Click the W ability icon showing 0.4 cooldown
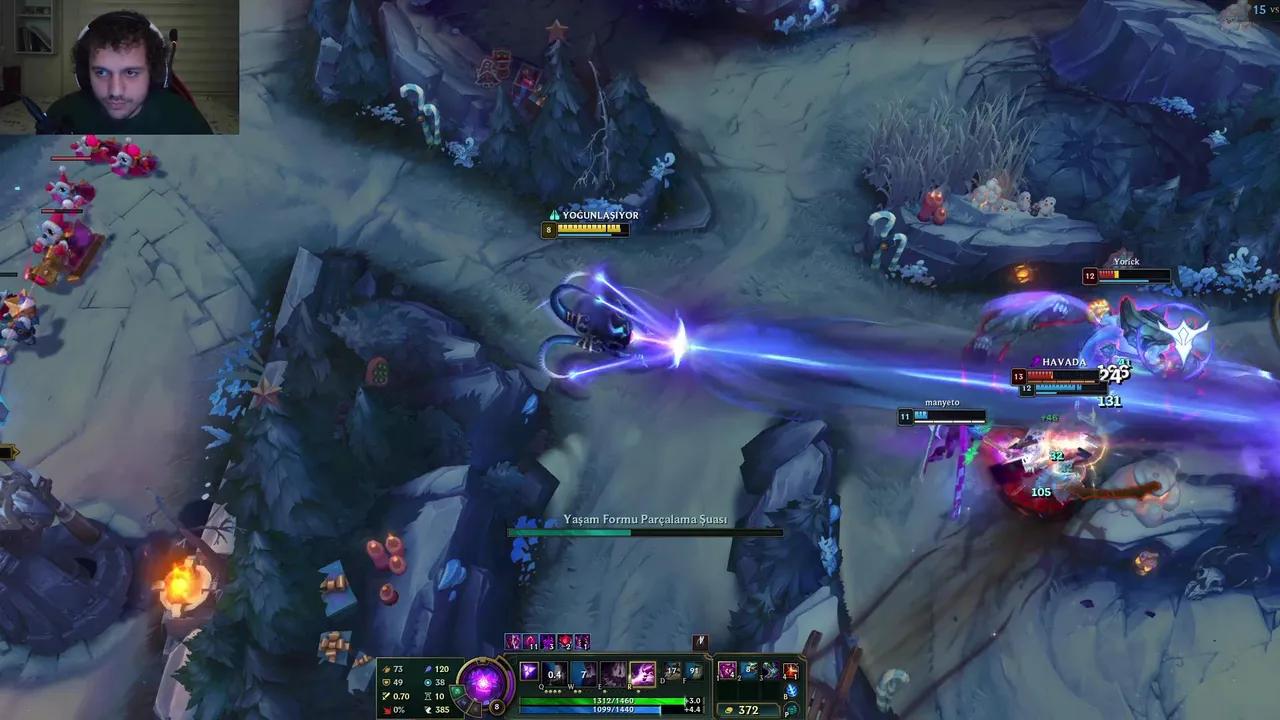Viewport: 1280px width, 720px height. pos(553,673)
